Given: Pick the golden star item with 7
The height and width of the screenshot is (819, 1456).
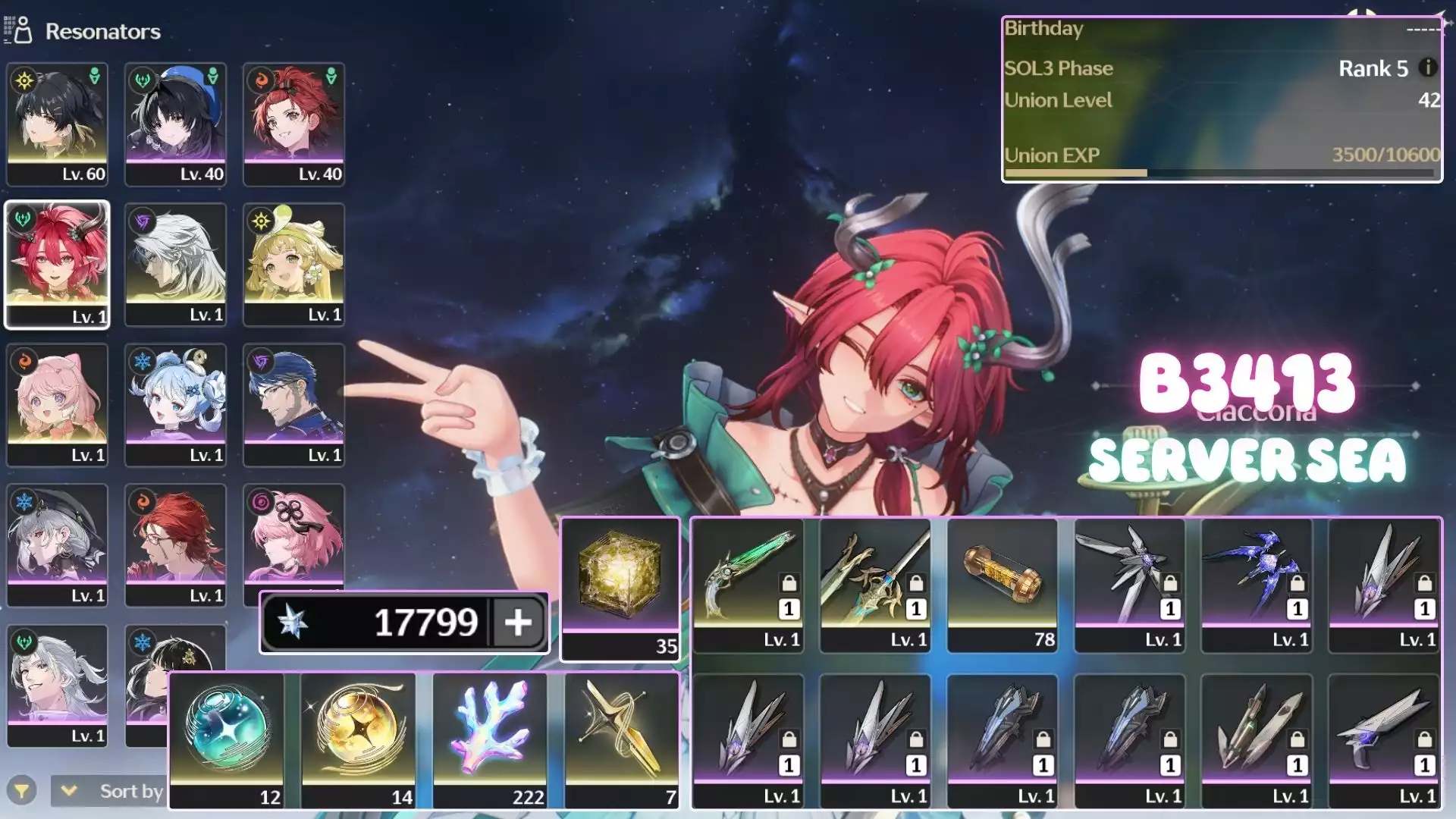Looking at the screenshot, I should point(622,739).
